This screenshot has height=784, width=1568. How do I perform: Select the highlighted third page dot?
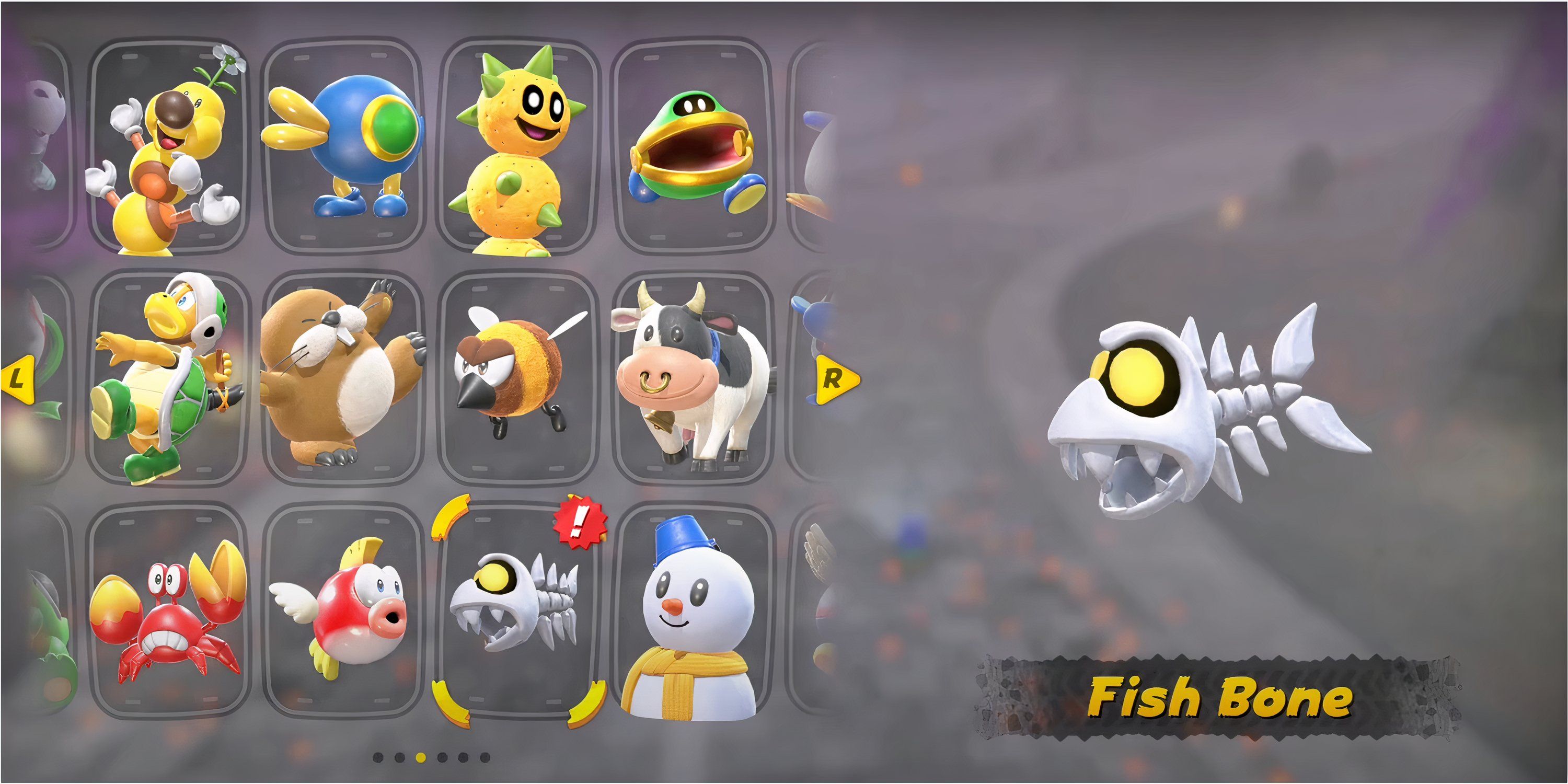[x=421, y=758]
